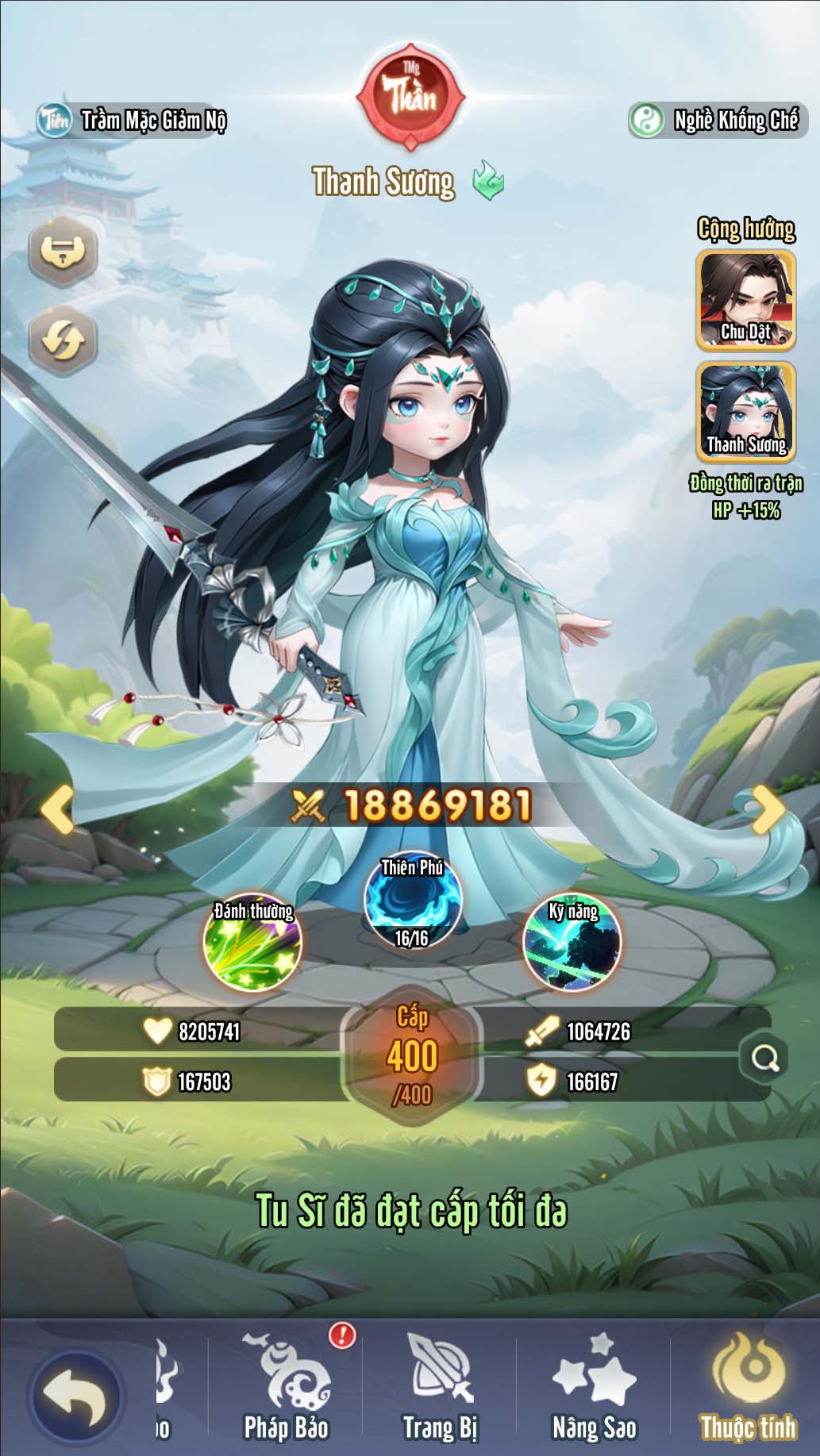Image resolution: width=820 pixels, height=1456 pixels.
Task: Select Chu Dật resonance portrait
Action: click(745, 301)
